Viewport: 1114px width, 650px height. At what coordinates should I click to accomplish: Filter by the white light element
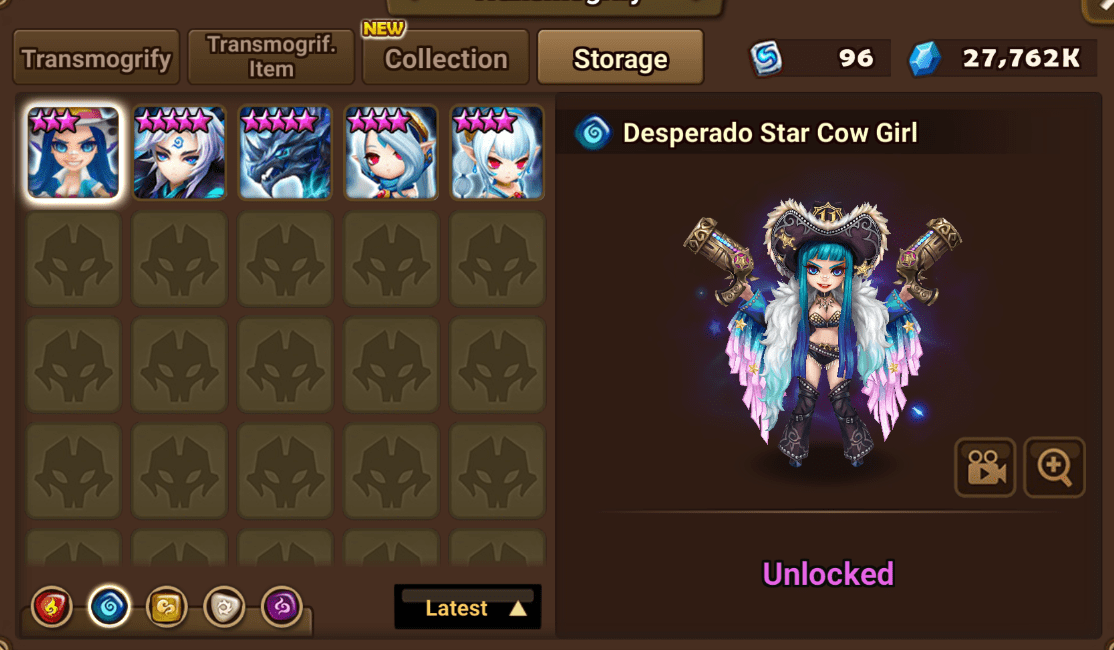[224, 607]
